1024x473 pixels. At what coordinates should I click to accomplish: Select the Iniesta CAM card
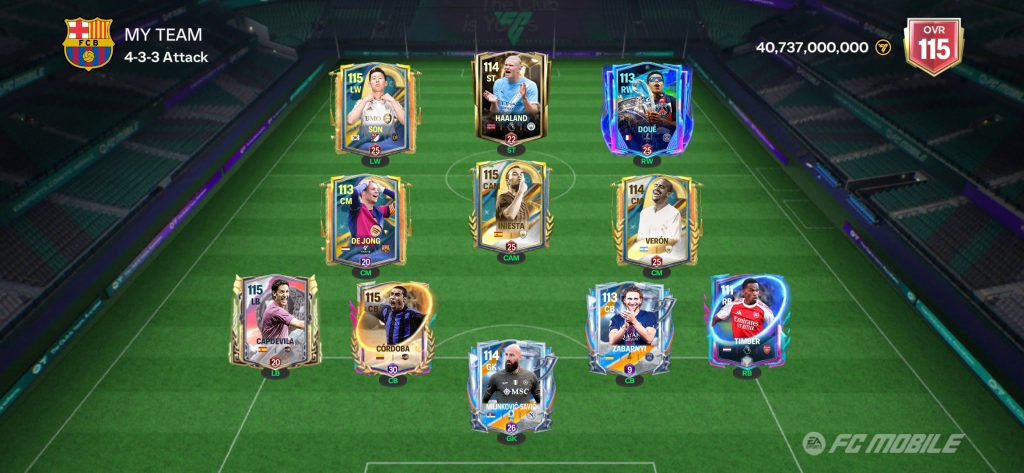point(511,207)
